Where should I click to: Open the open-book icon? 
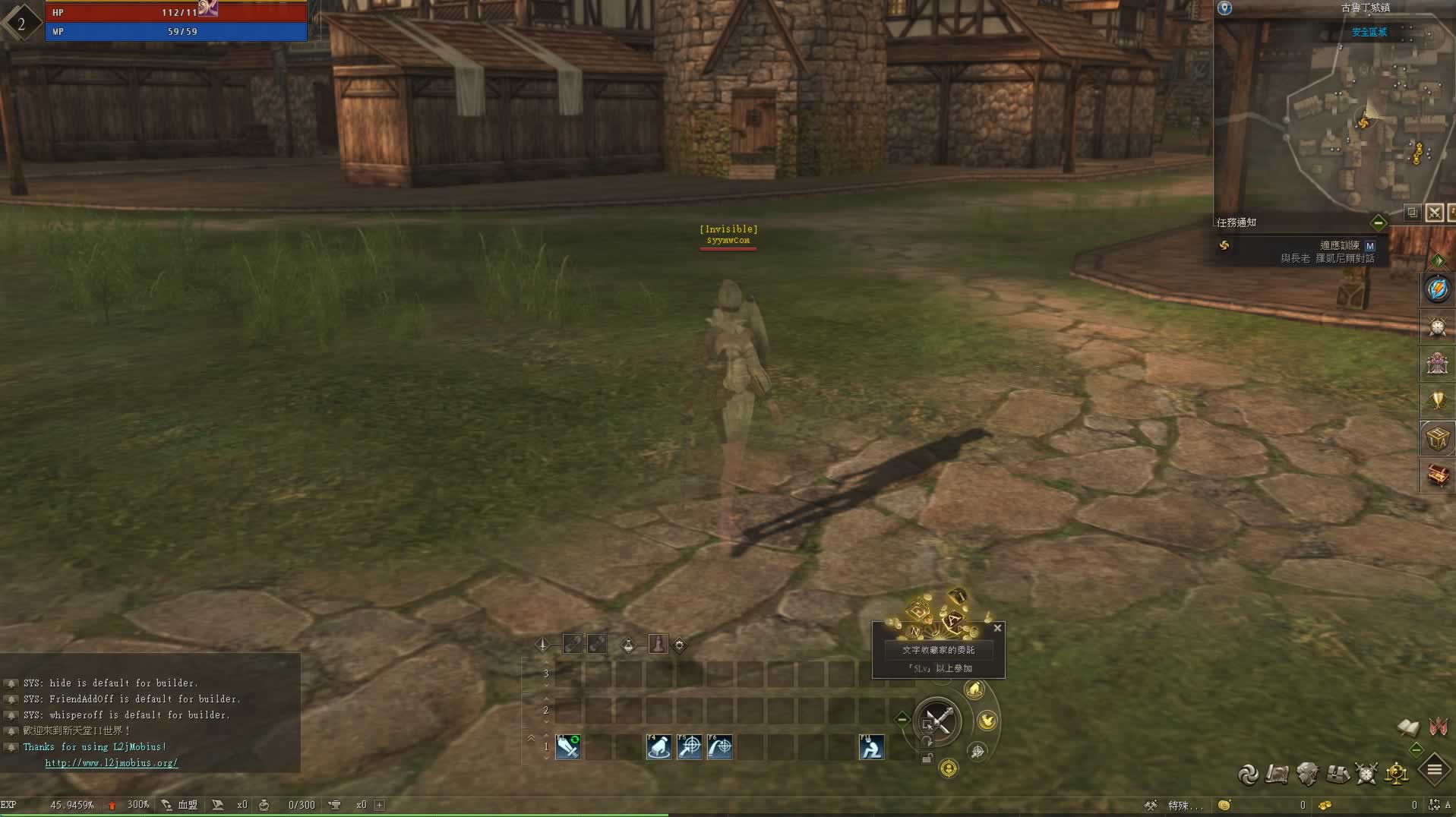[x=1408, y=727]
